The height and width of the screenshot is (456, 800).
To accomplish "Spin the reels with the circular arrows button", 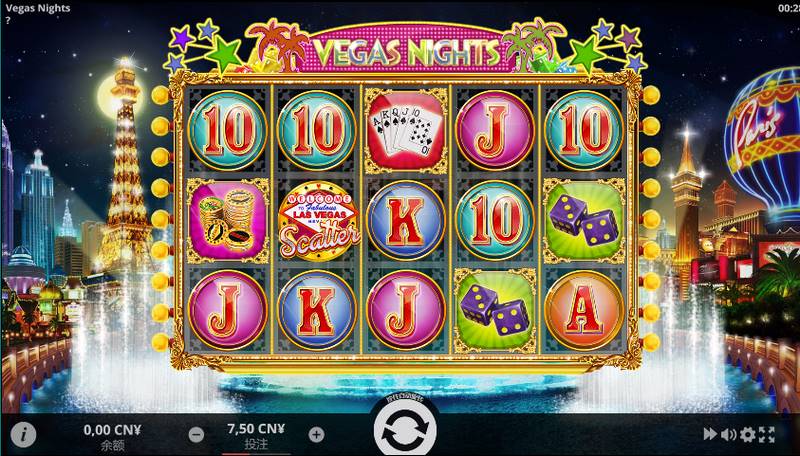I will (405, 432).
